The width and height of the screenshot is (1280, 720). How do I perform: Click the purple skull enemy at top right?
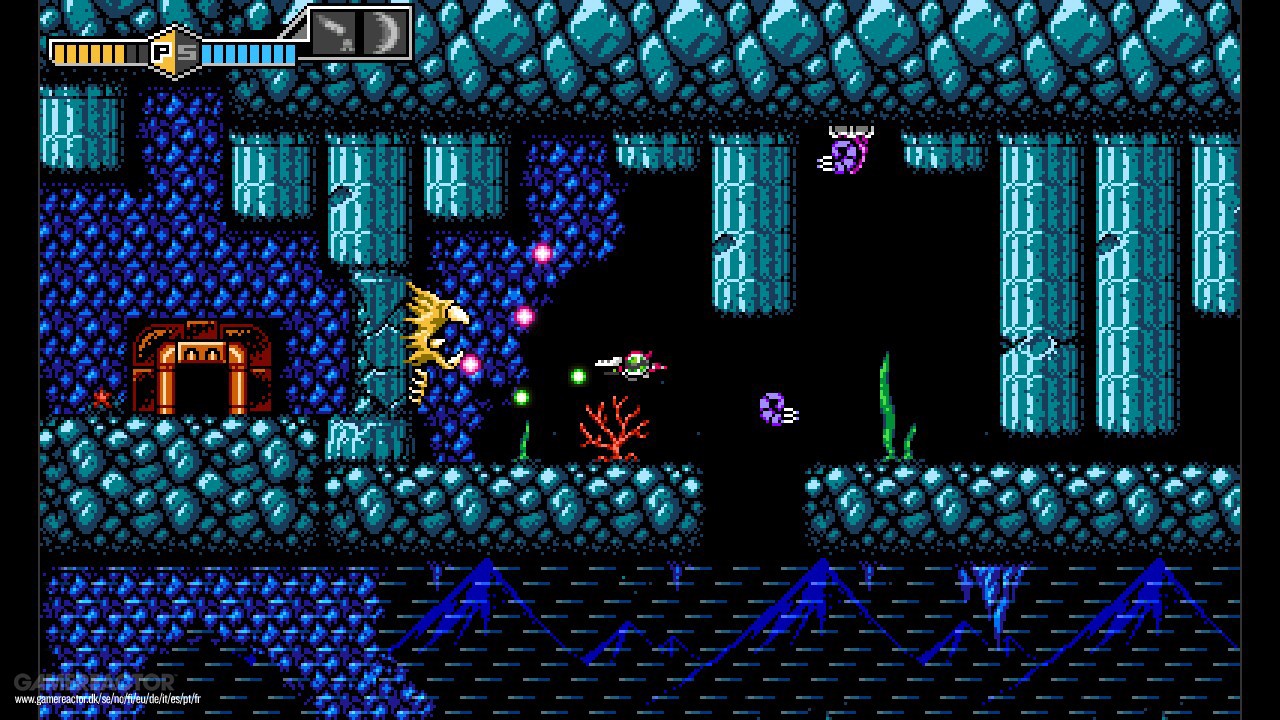point(845,155)
